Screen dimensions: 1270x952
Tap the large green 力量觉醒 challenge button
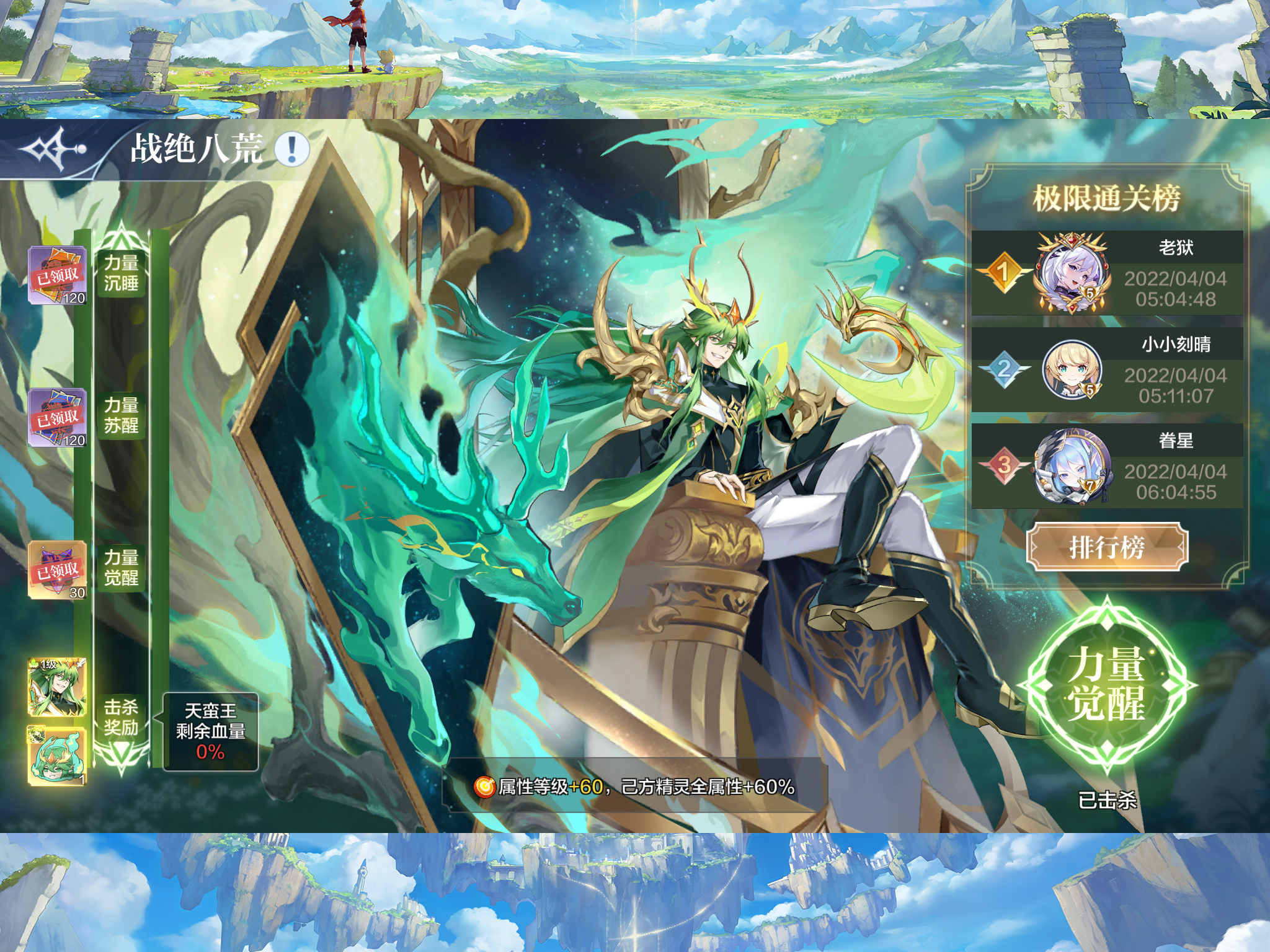[1107, 684]
